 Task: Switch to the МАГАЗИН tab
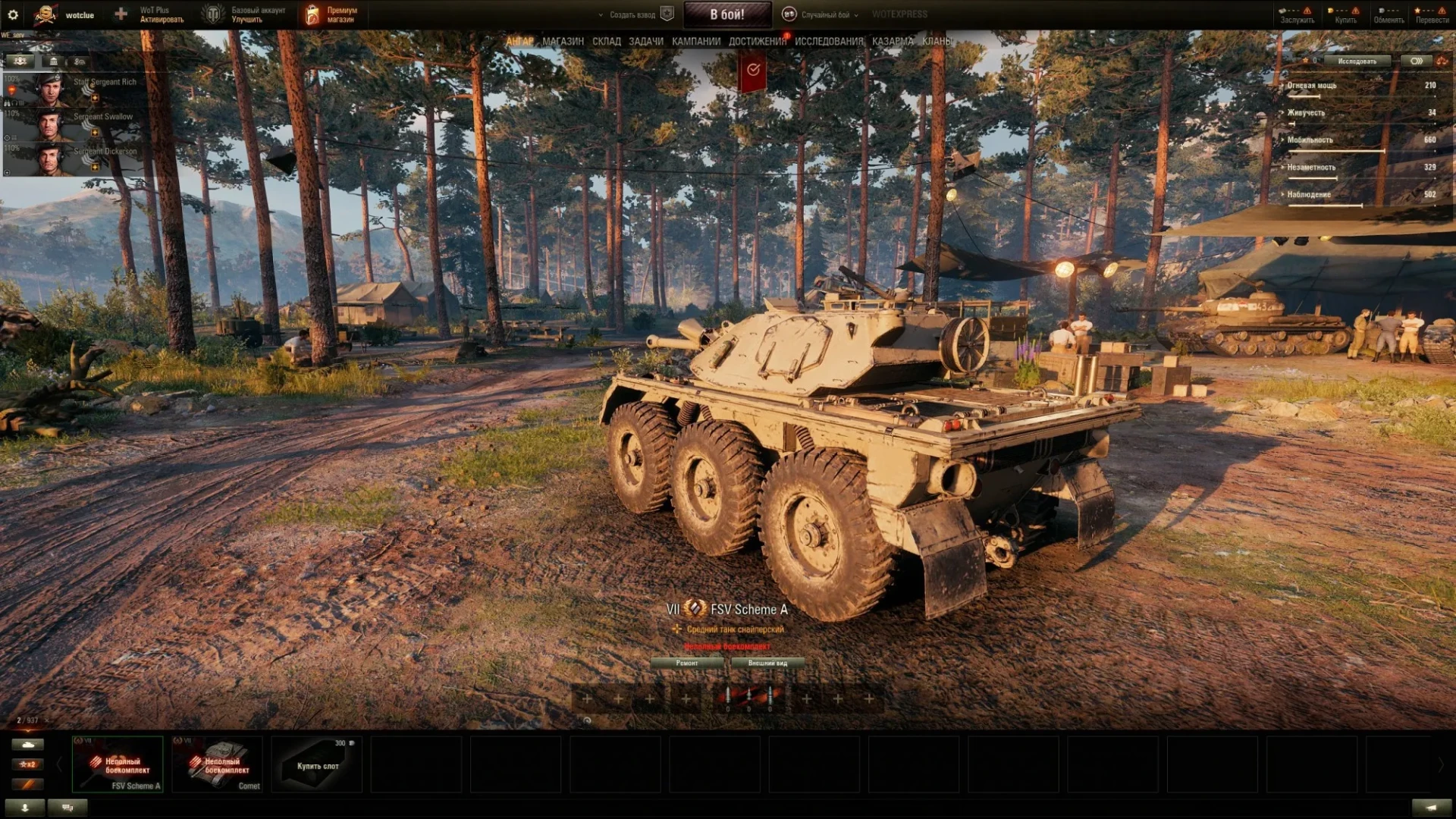point(563,42)
